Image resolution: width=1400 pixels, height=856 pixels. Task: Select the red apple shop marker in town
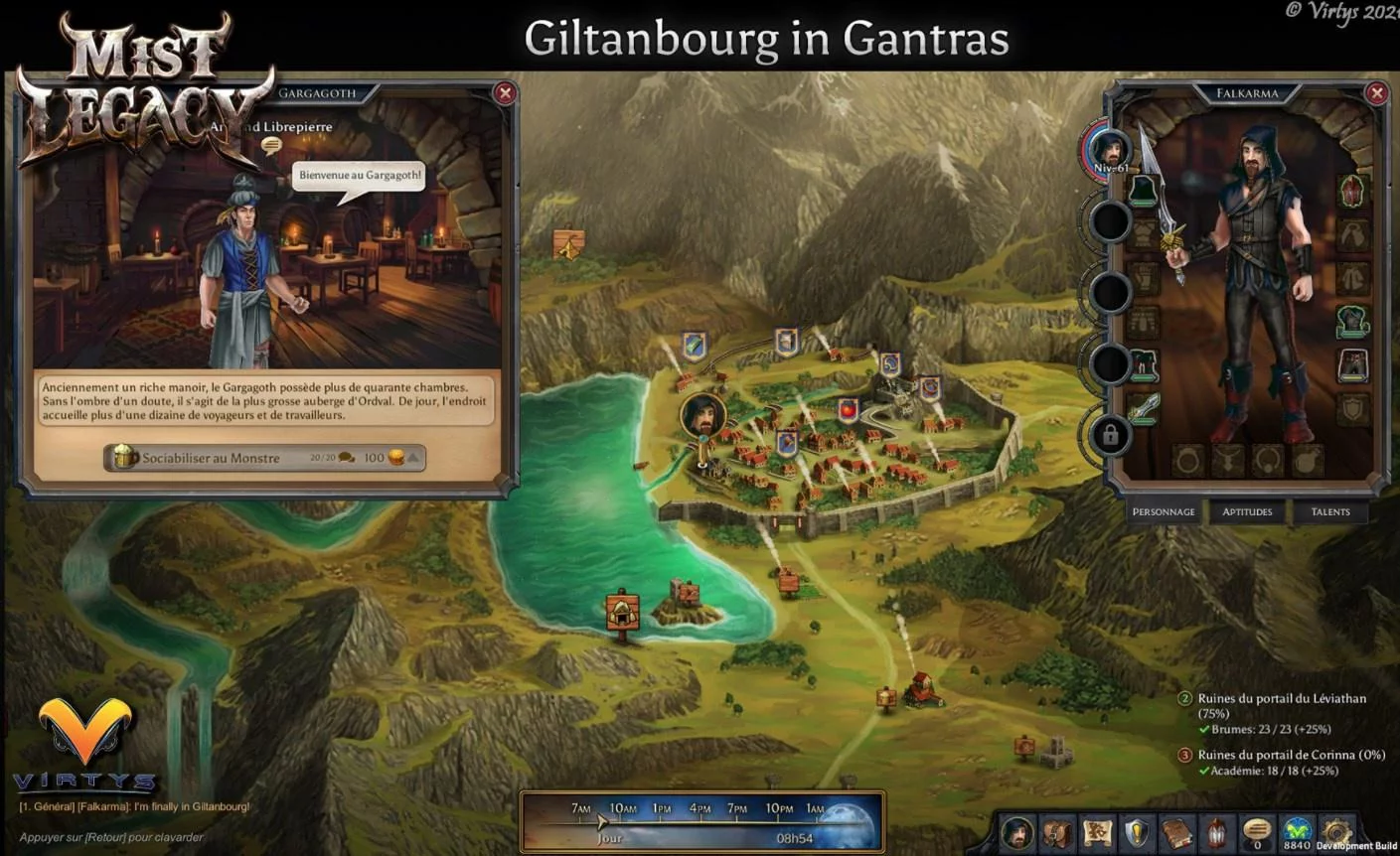click(848, 409)
